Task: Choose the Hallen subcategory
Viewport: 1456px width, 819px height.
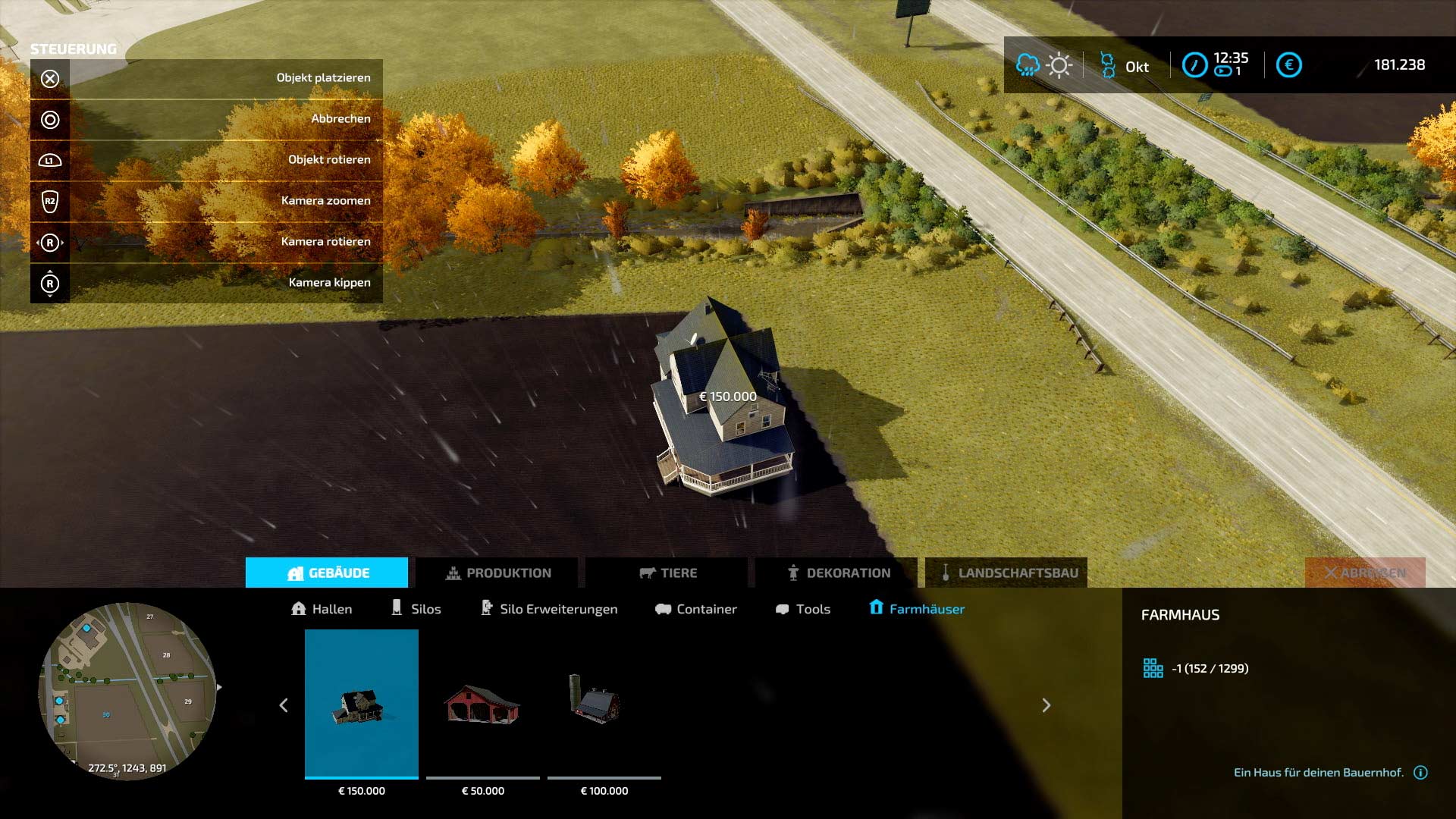Action: pos(322,609)
